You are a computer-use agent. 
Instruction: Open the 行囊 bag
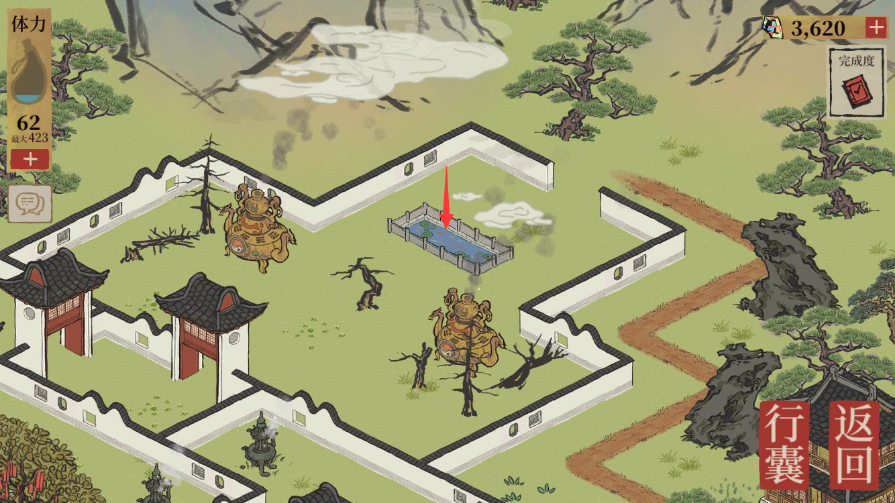784,447
